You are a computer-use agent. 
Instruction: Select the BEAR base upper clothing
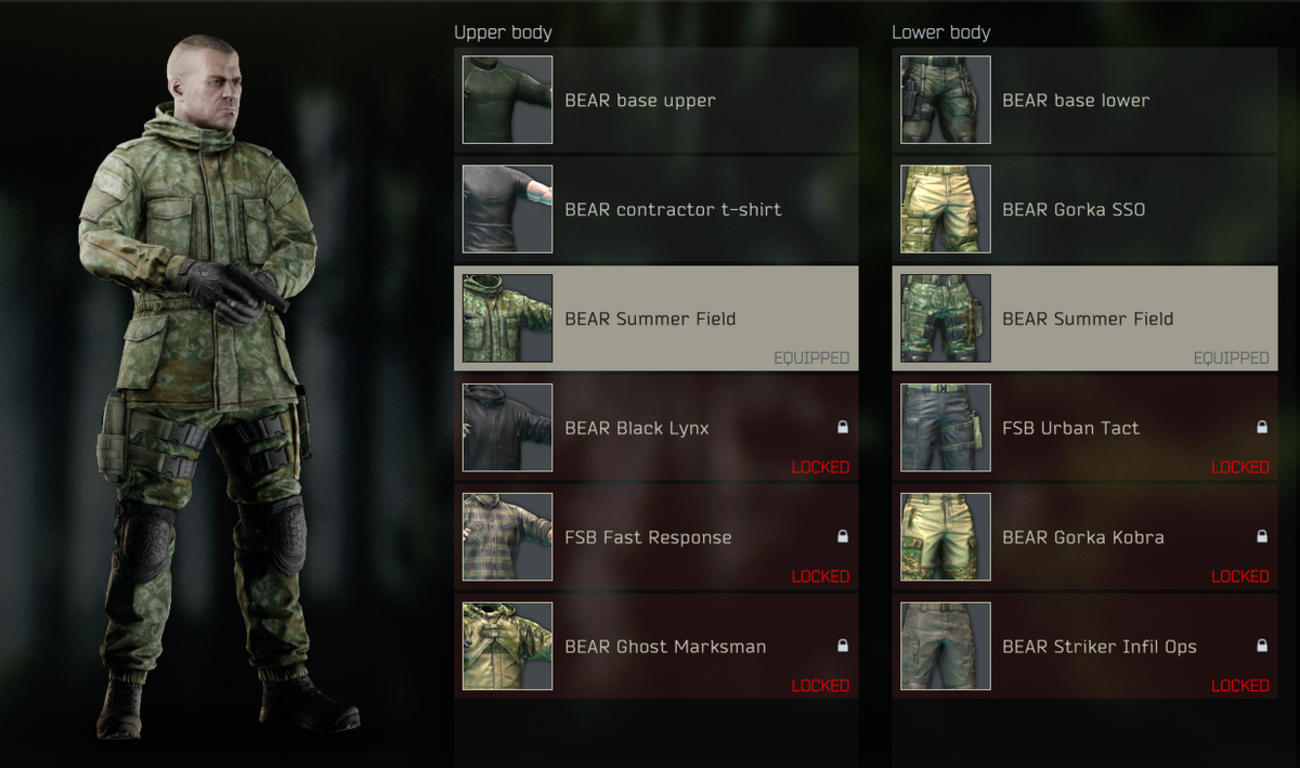point(655,100)
